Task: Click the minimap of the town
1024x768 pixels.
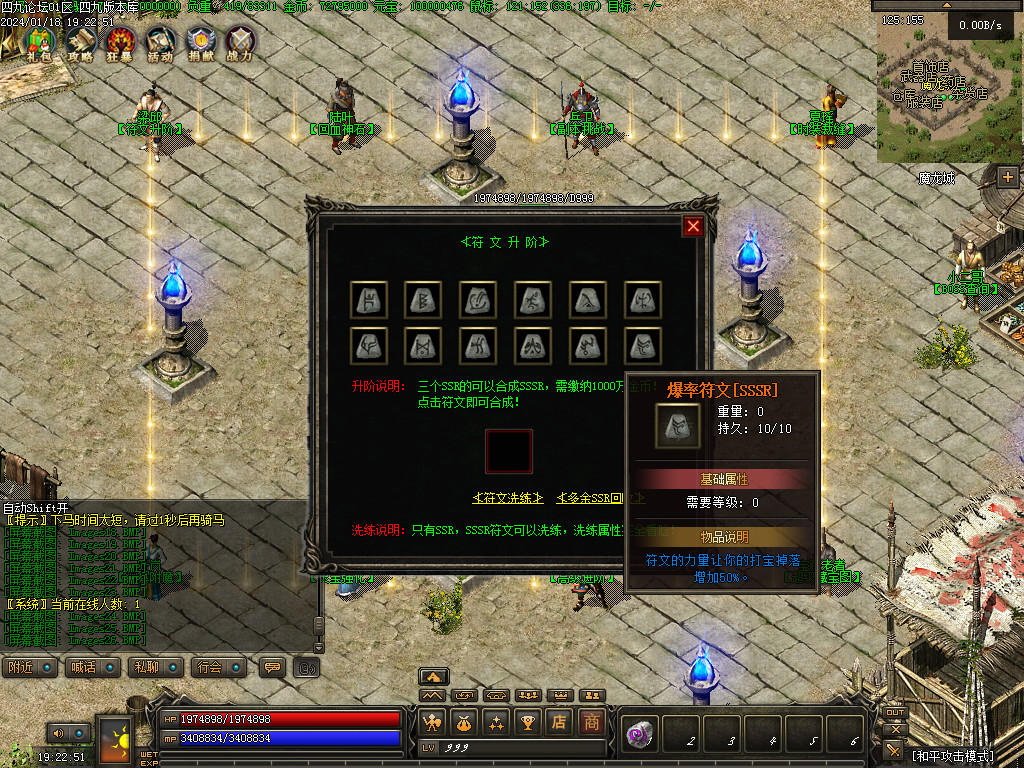Action: coord(950,90)
